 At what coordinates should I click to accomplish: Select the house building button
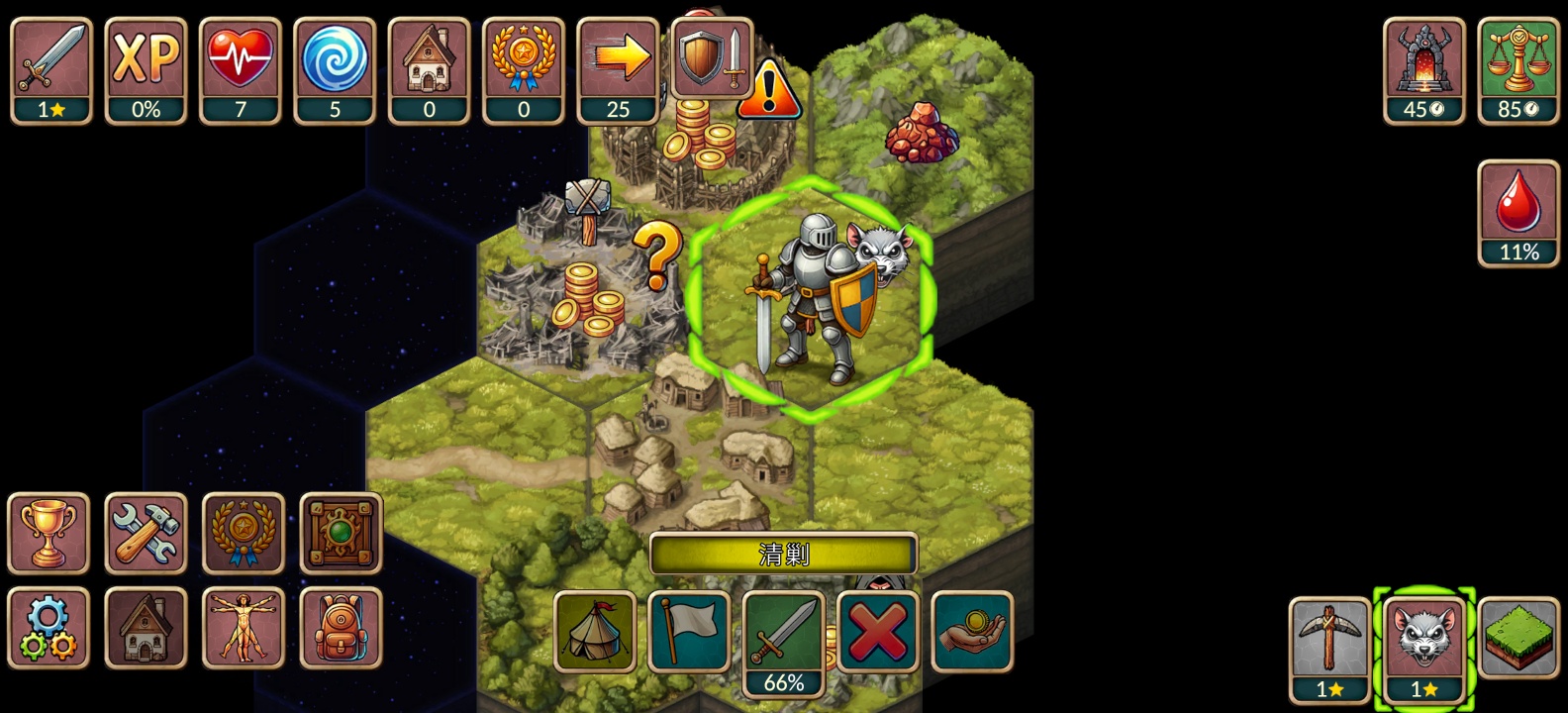tap(146, 628)
